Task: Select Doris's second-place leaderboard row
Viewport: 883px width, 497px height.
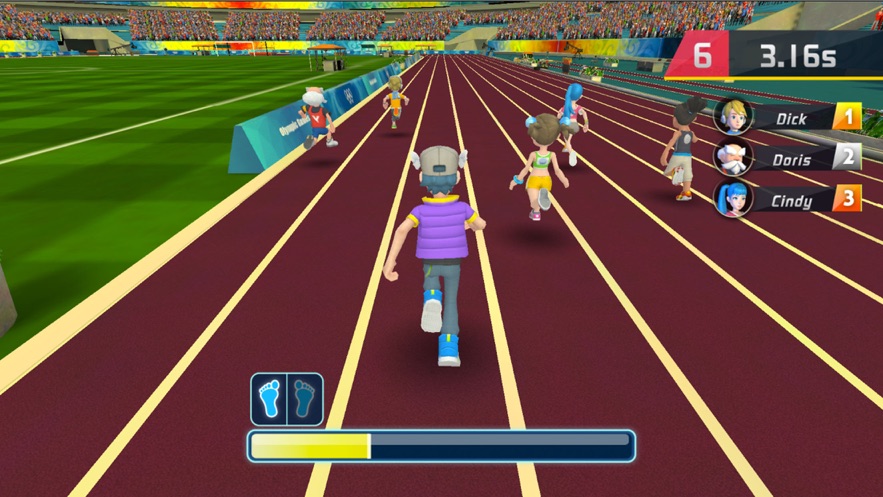Action: [x=788, y=158]
